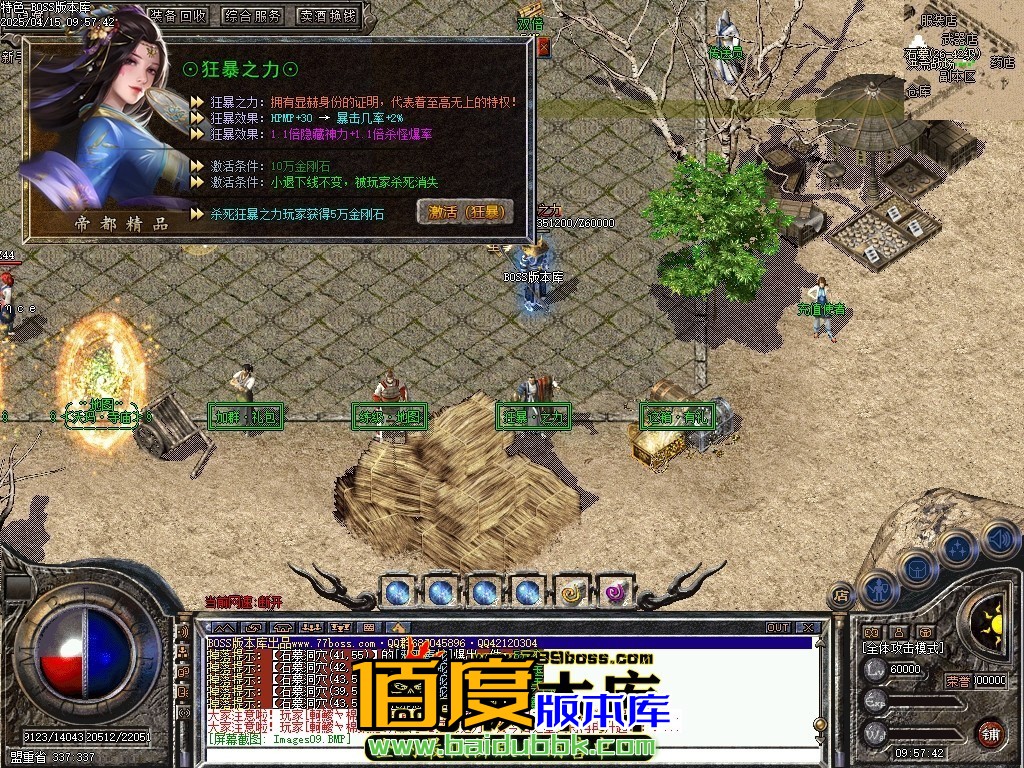Open the 卖酒换钱 menu button

tap(327, 16)
